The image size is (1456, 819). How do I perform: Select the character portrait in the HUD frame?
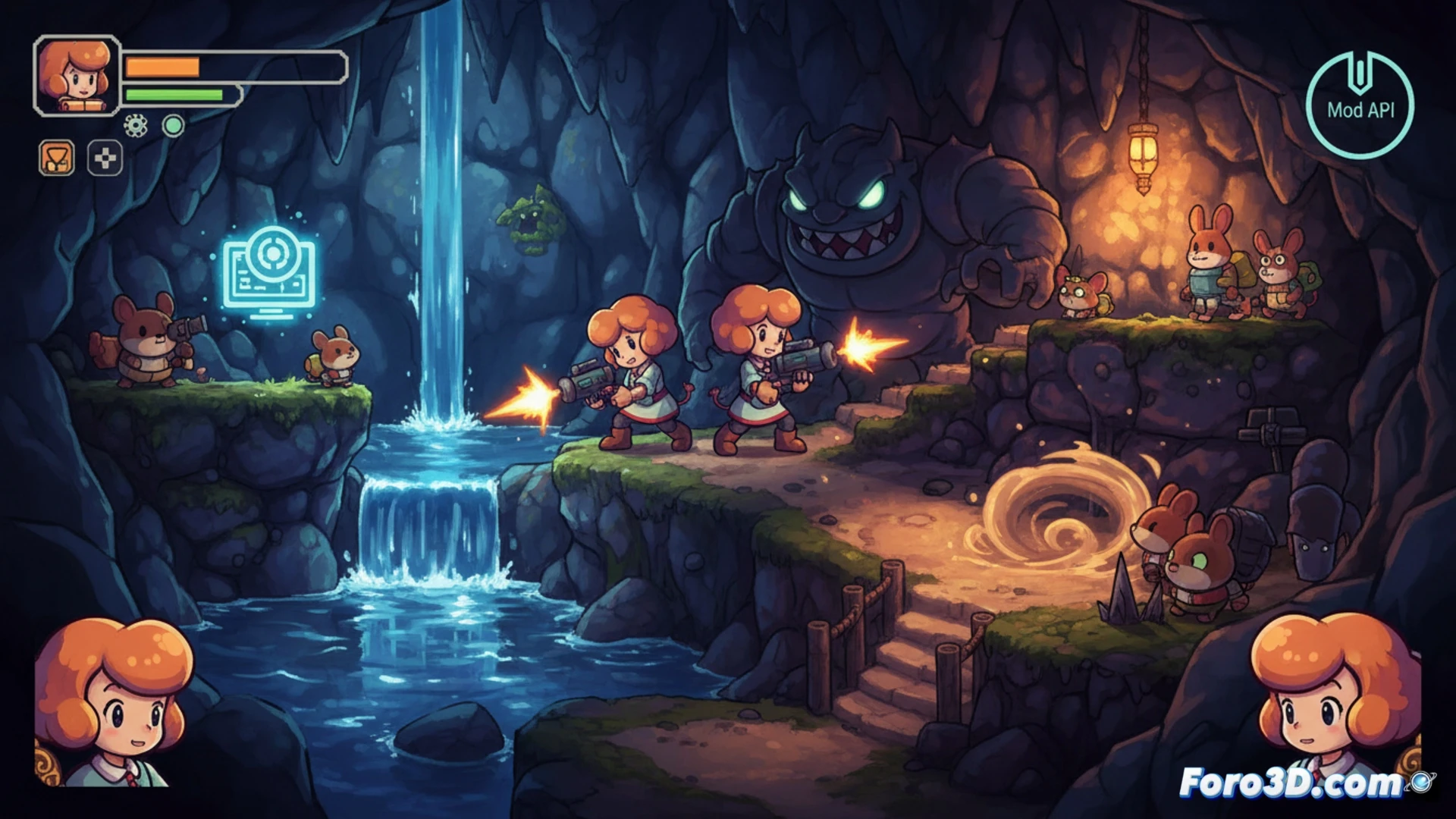76,76
